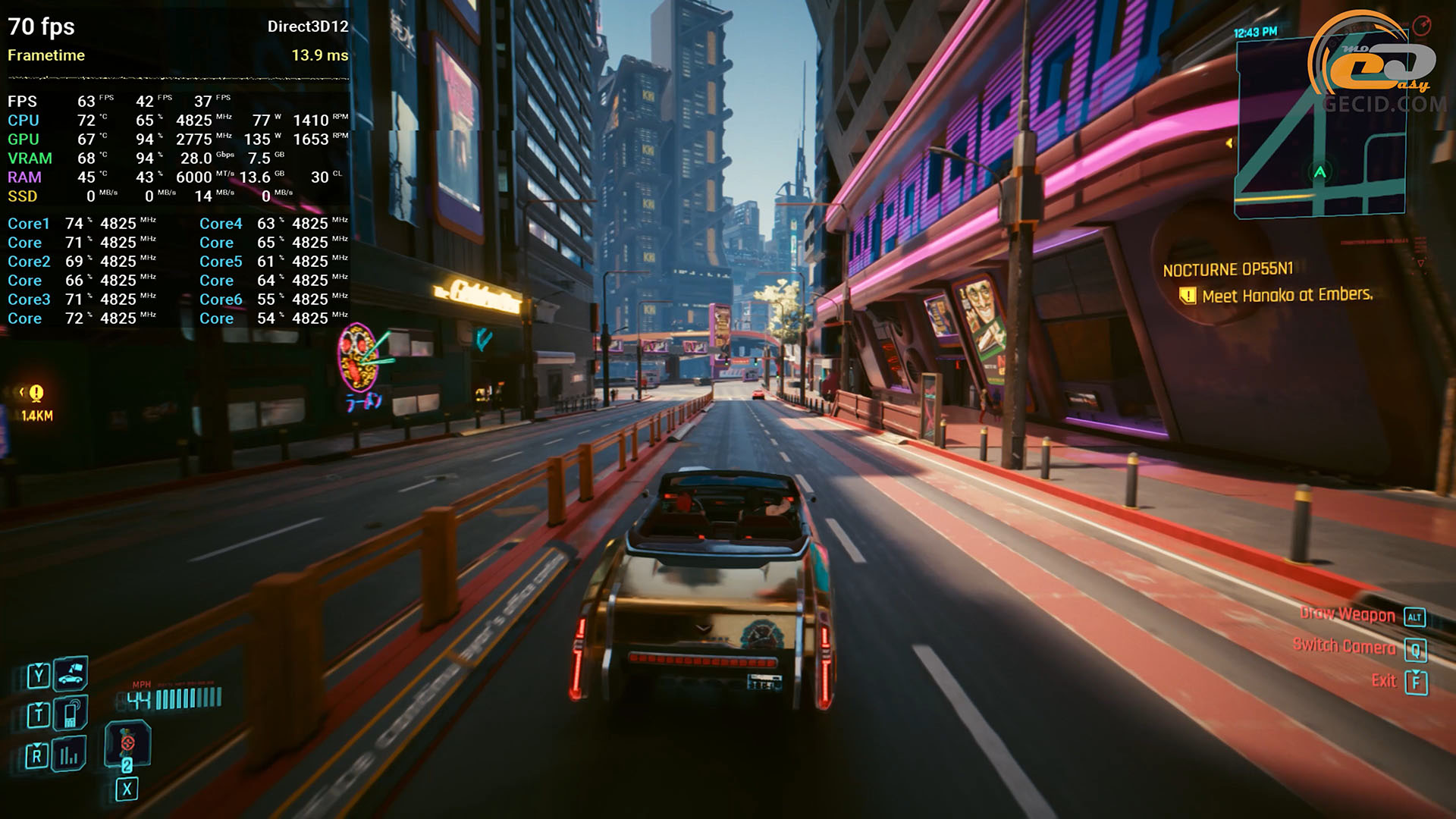Viewport: 1456px width, 819px height.
Task: Open the radio bars icon
Action: pos(70,754)
